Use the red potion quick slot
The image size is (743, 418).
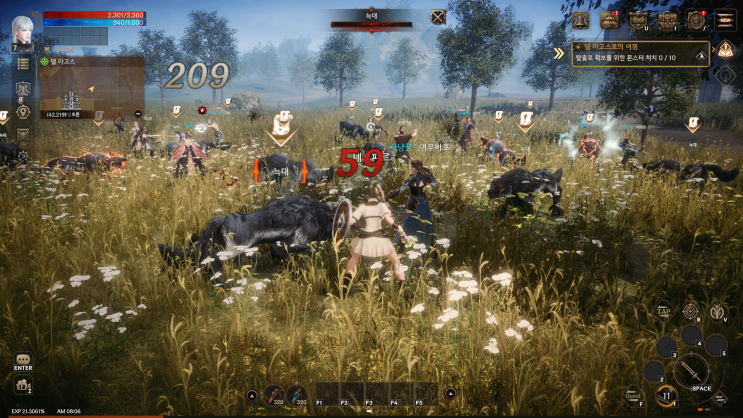coord(274,396)
